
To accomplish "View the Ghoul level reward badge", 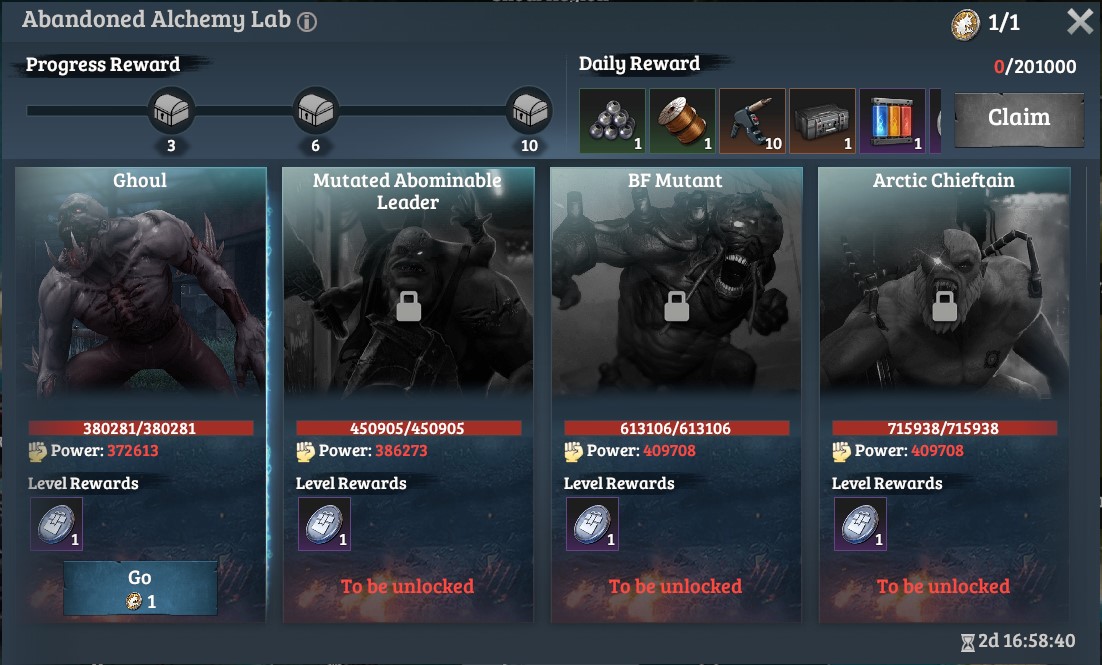I will pos(56,524).
